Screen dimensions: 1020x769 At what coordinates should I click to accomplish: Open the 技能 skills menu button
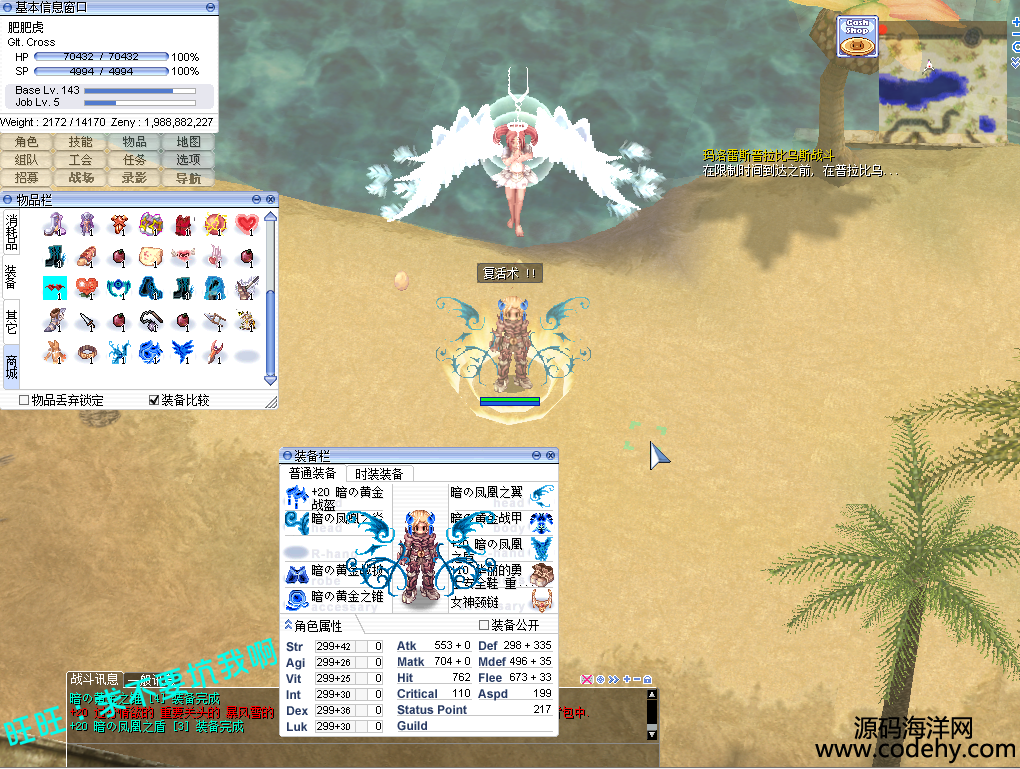coord(80,142)
